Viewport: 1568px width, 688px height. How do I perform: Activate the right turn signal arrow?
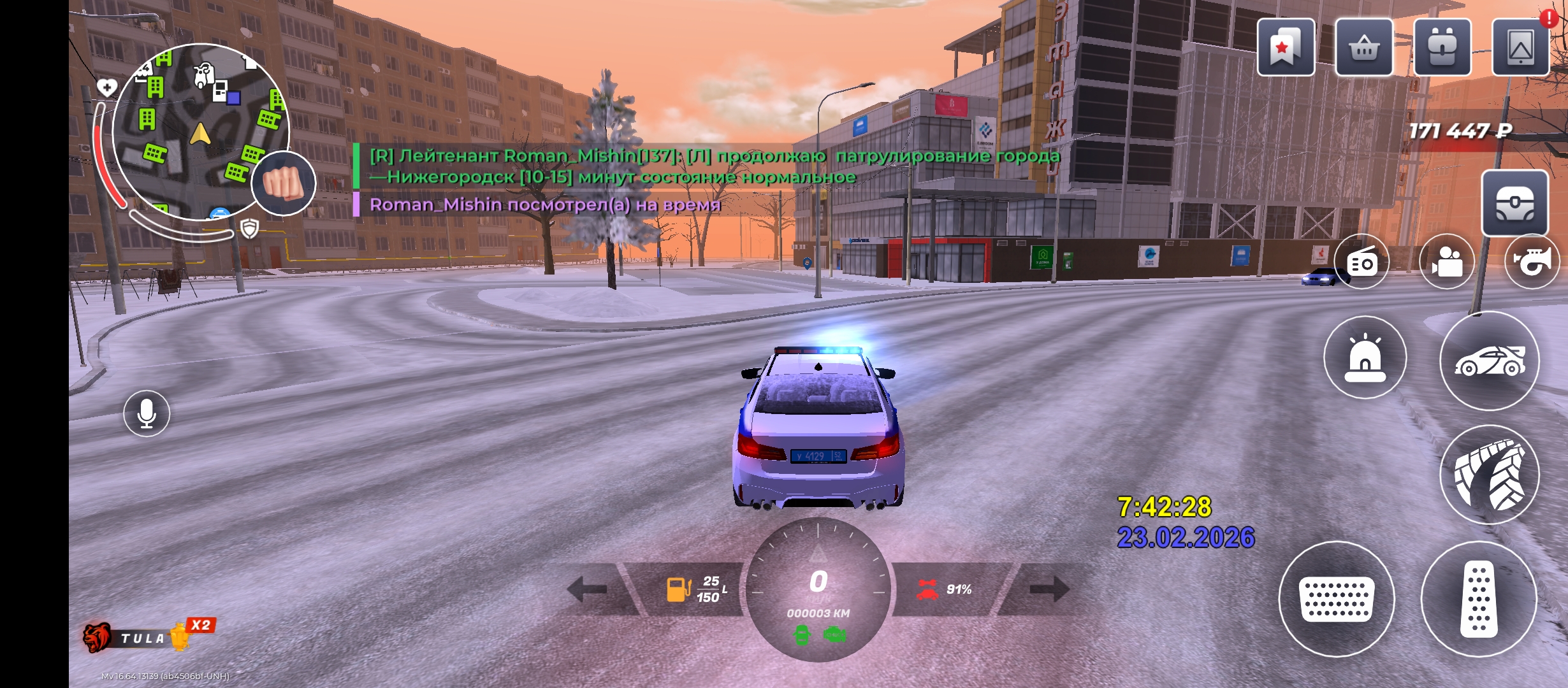(1049, 589)
